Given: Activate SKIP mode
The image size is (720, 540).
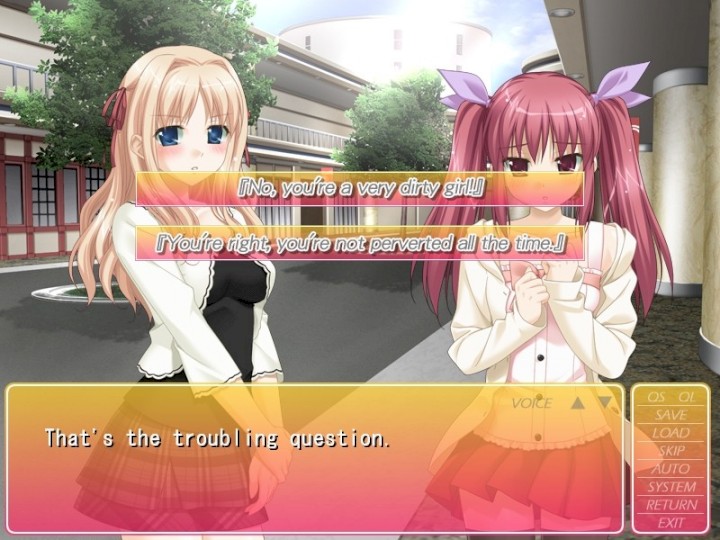Looking at the screenshot, I should [671, 451].
